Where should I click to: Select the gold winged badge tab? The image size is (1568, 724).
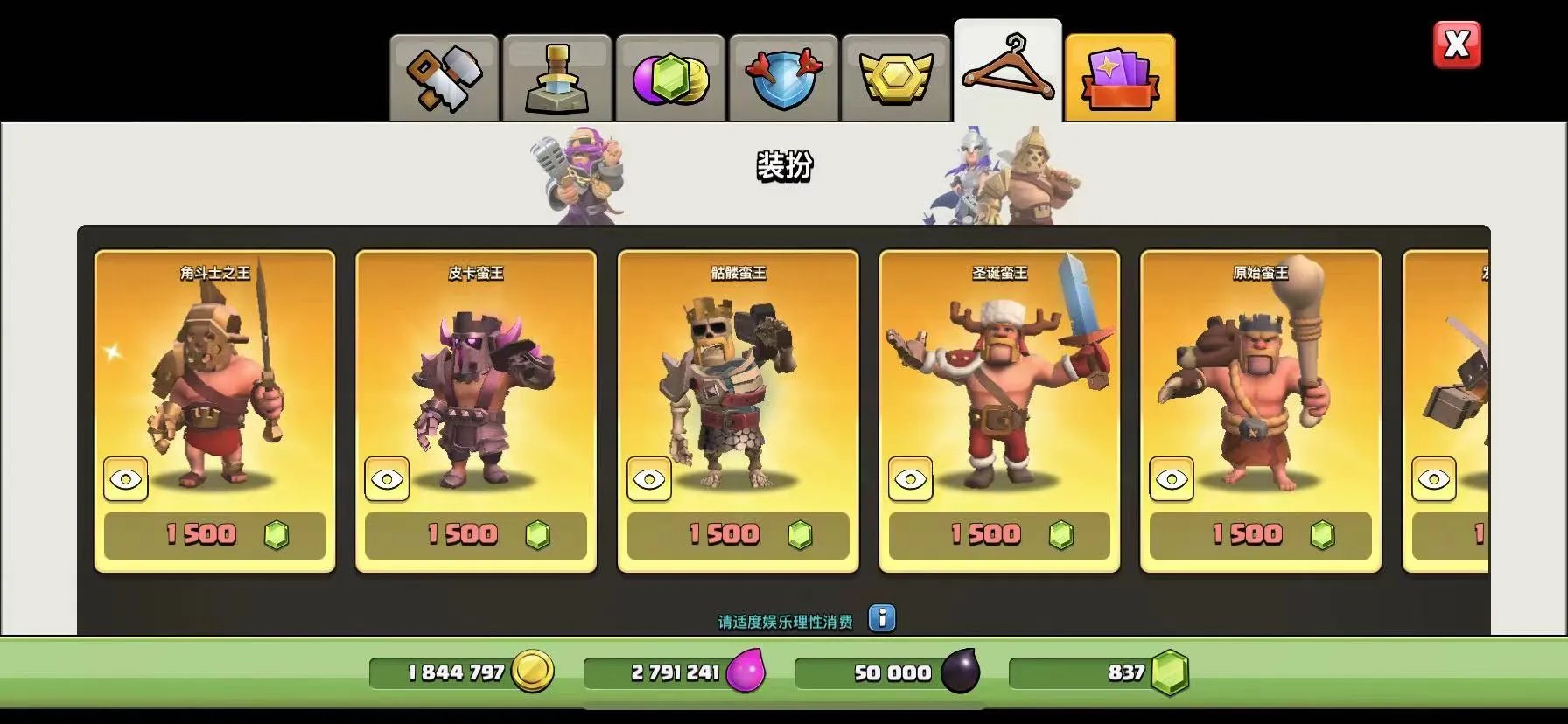896,79
